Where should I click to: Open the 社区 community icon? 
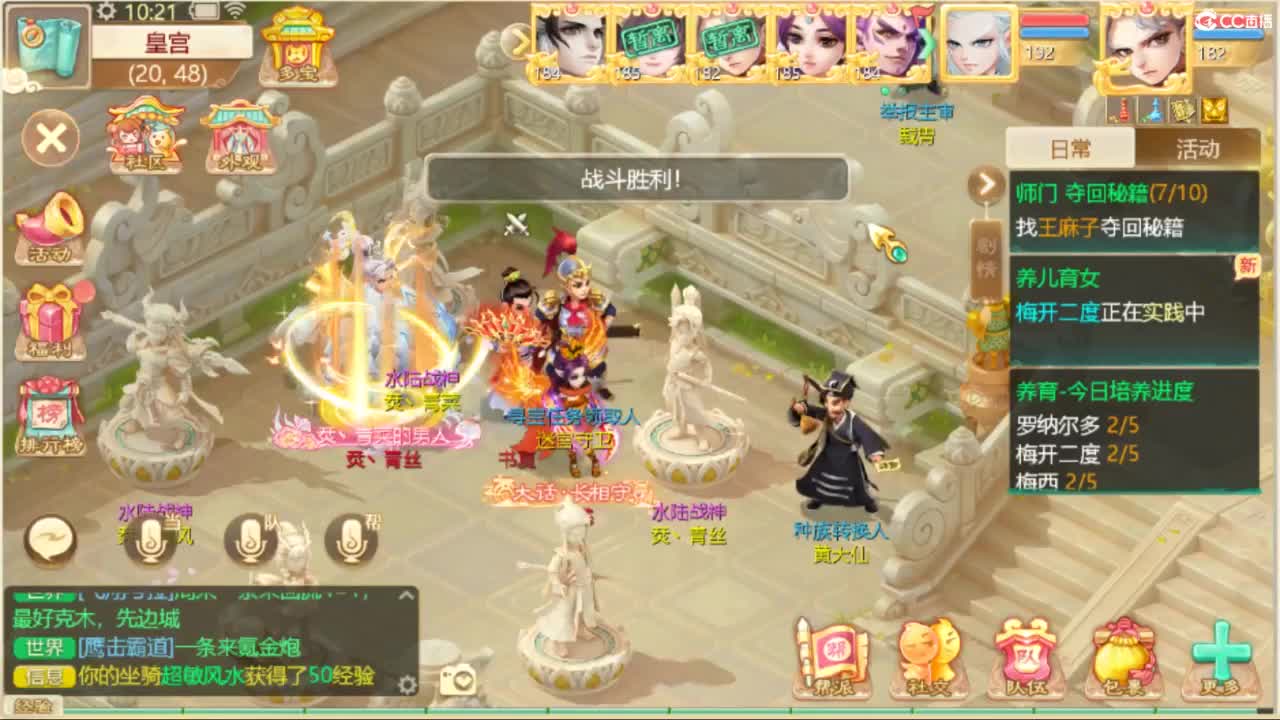point(143,140)
